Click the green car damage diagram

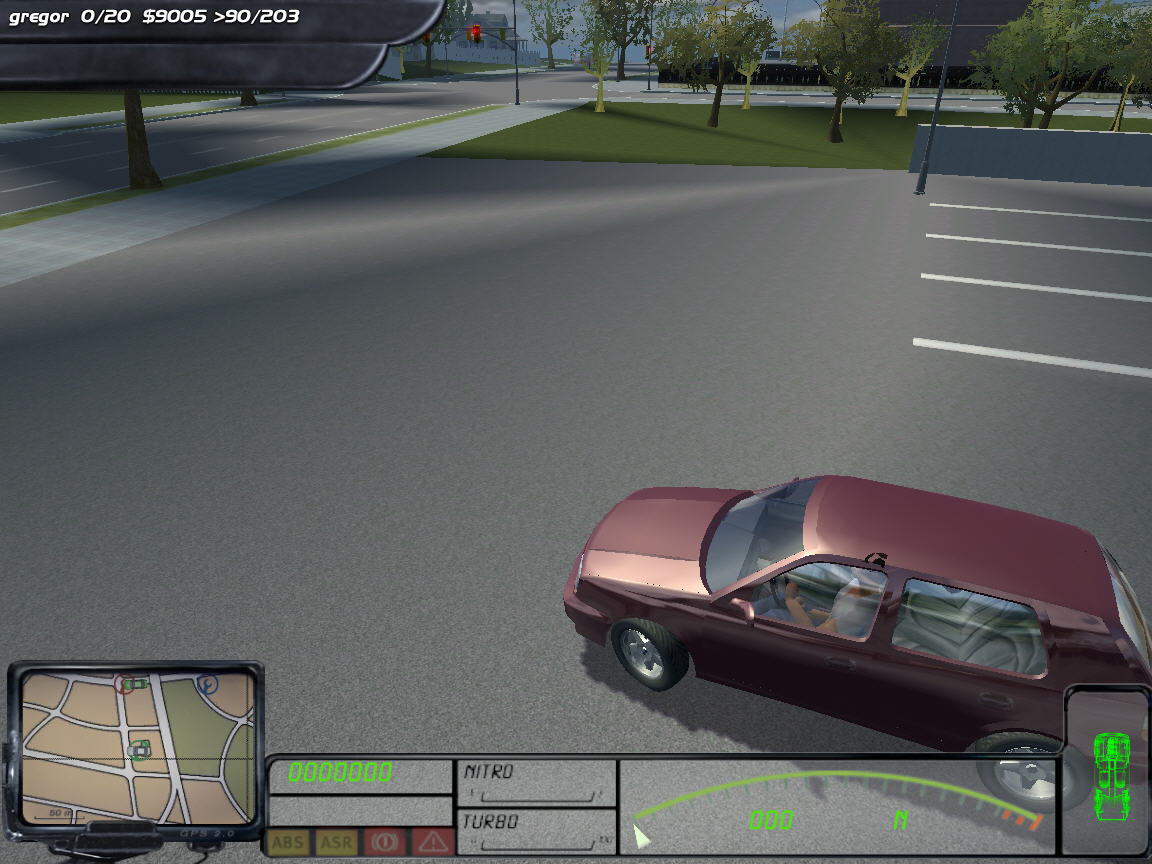(x=1110, y=773)
